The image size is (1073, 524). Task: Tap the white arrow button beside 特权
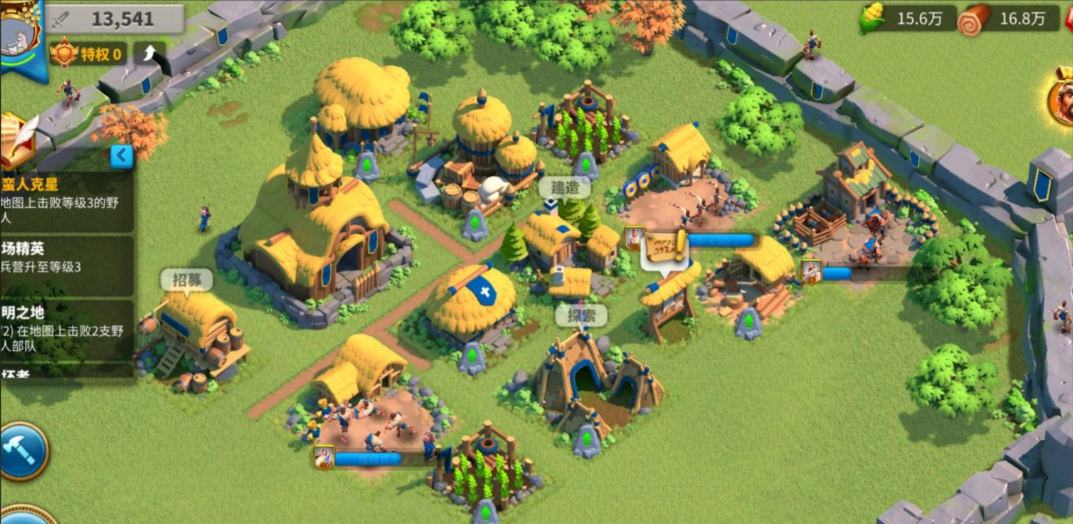coord(149,52)
